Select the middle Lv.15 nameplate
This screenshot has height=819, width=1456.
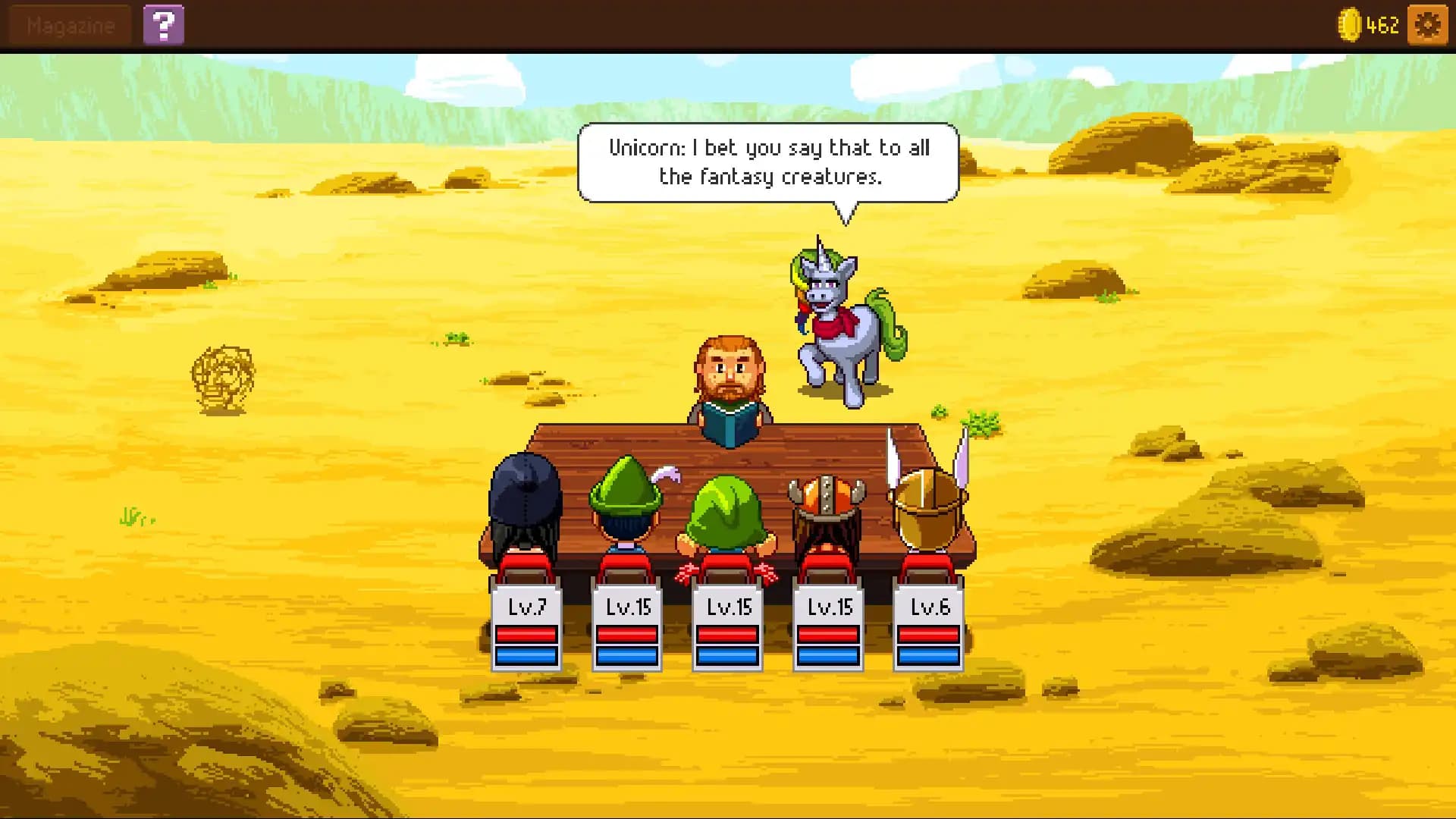pyautogui.click(x=728, y=607)
